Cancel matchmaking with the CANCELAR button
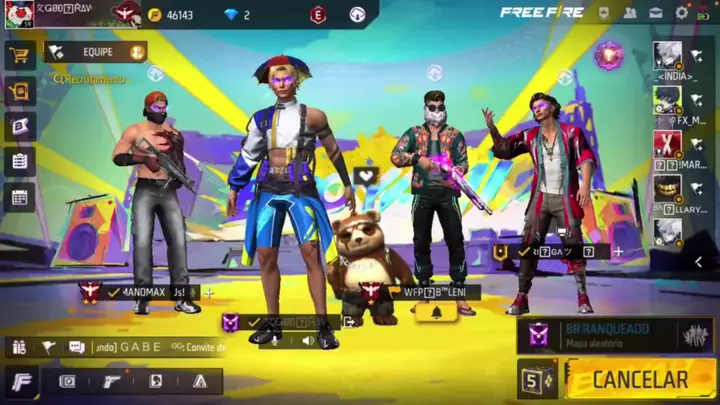This screenshot has width=720, height=405. 638,380
